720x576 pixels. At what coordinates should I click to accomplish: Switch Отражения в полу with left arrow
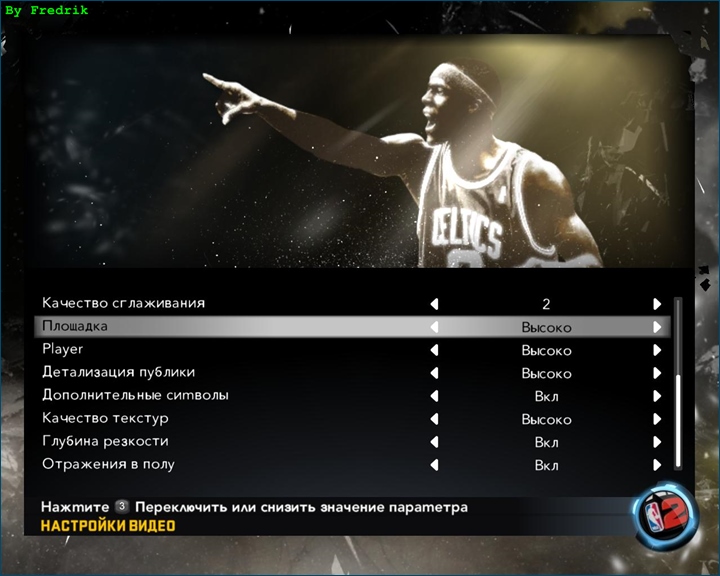coord(434,465)
